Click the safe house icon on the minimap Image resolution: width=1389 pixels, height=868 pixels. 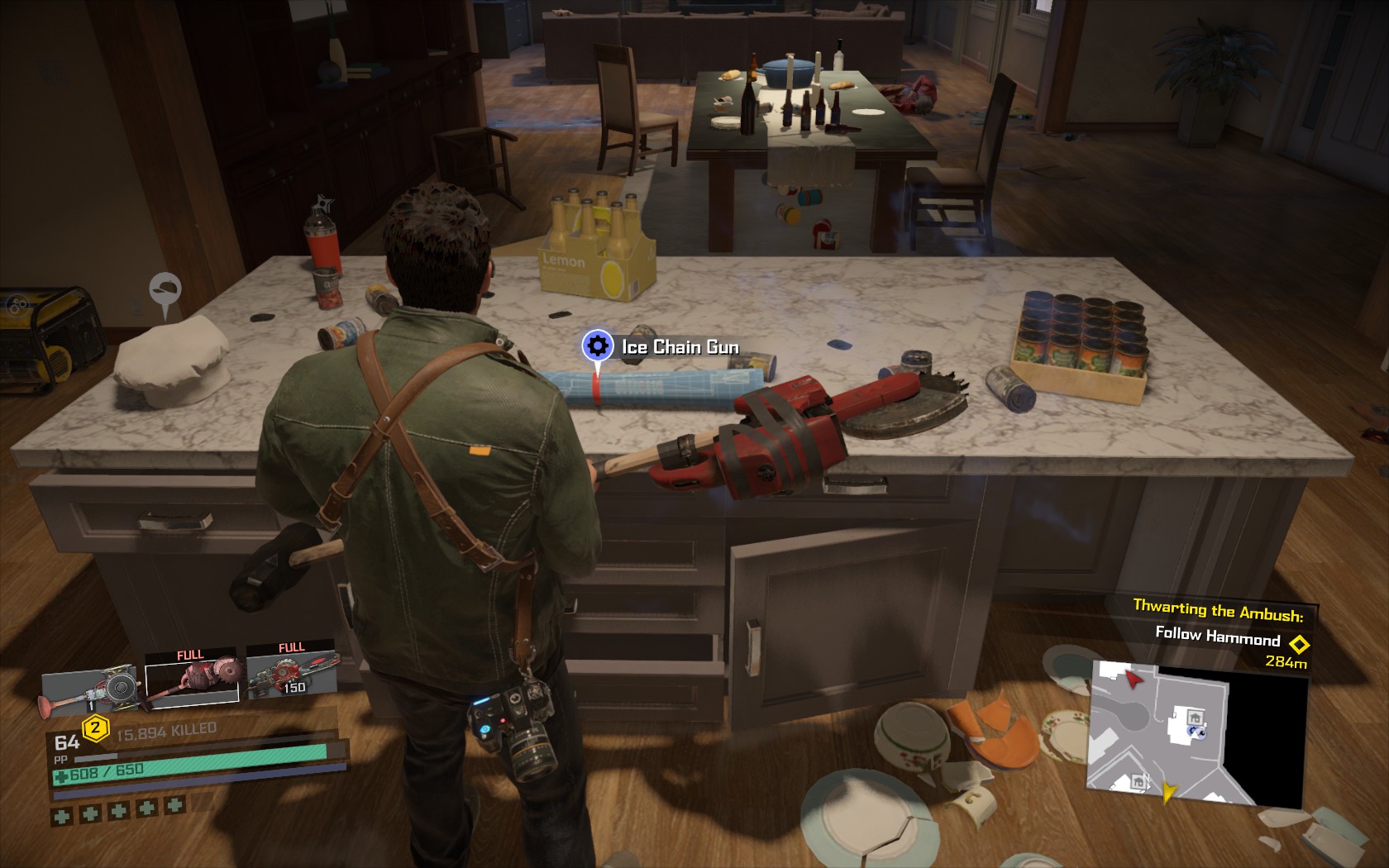[x=1196, y=717]
